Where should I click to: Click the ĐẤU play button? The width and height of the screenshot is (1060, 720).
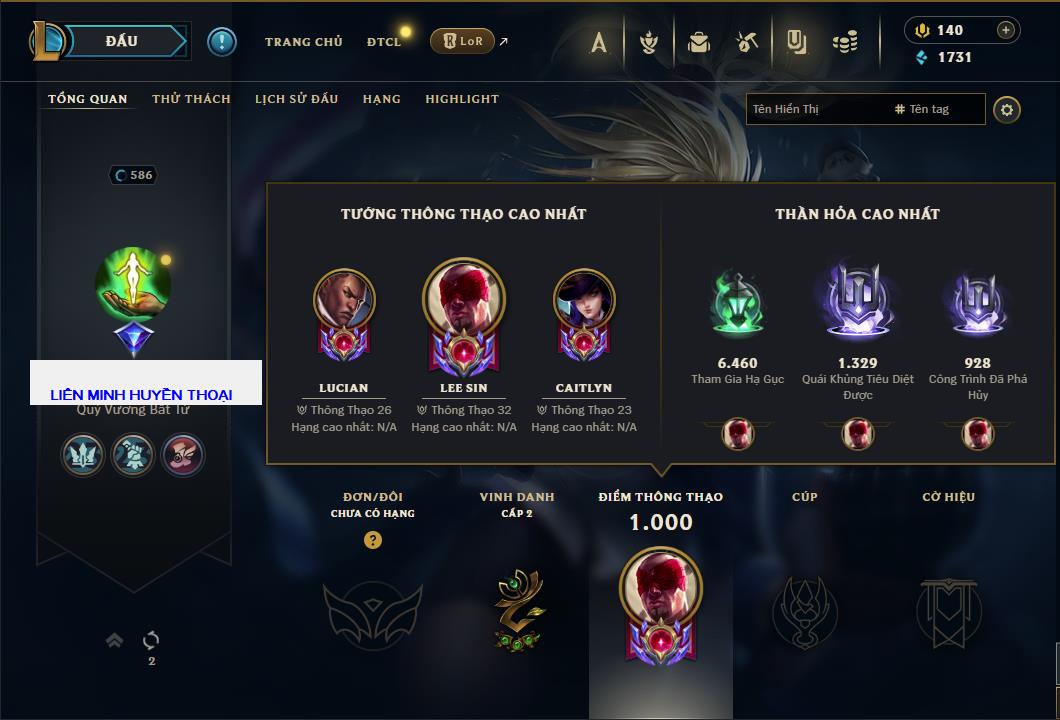tap(122, 41)
